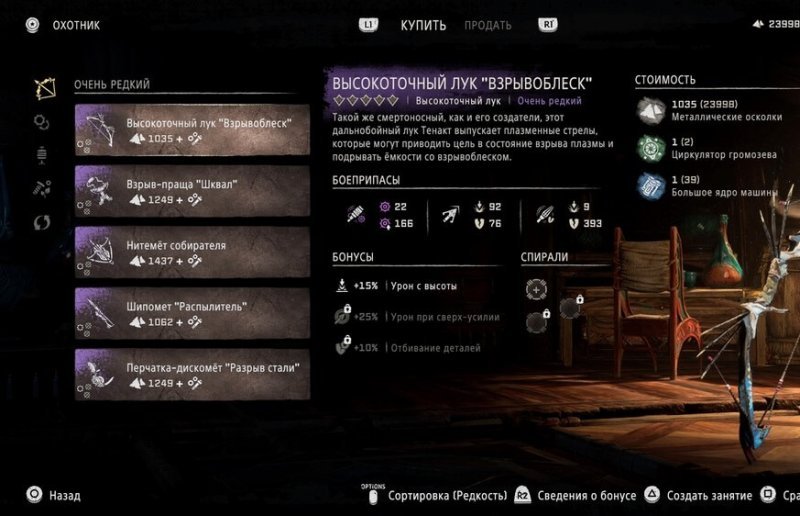Click the Назад label to go back
800x516 pixels.
(x=64, y=495)
